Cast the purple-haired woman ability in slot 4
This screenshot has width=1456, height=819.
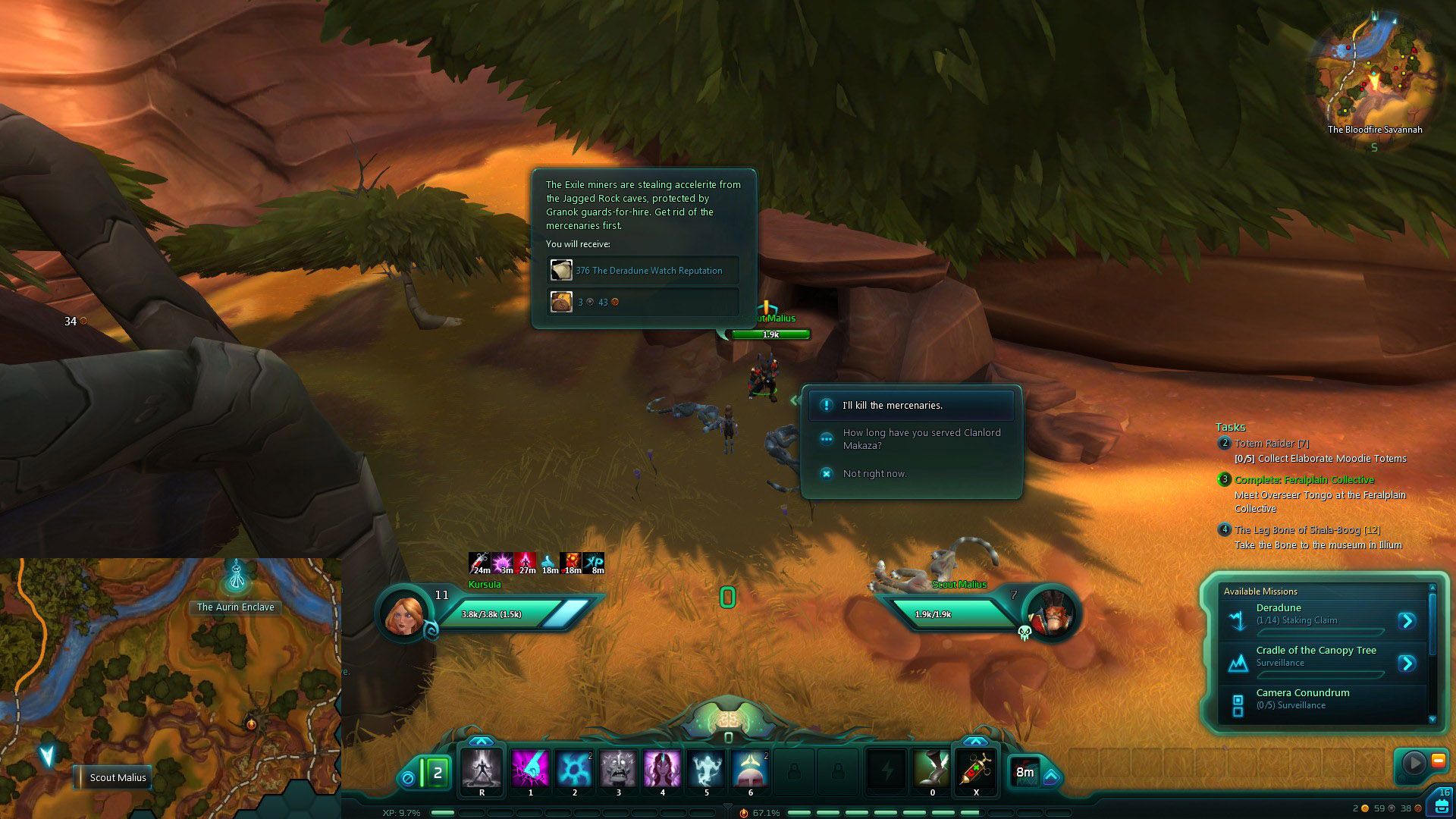point(662,770)
